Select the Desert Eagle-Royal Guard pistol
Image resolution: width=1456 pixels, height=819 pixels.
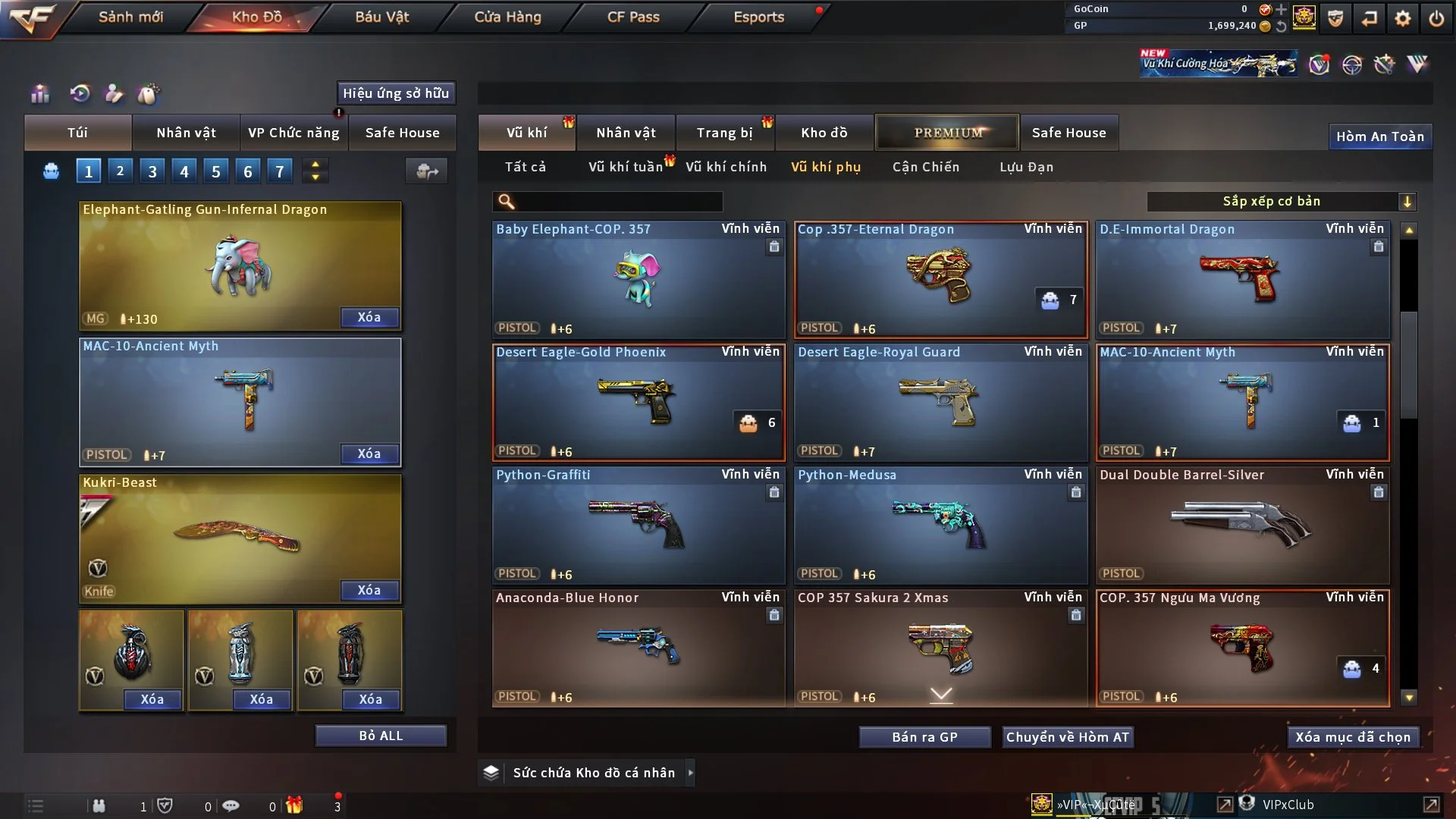(940, 402)
